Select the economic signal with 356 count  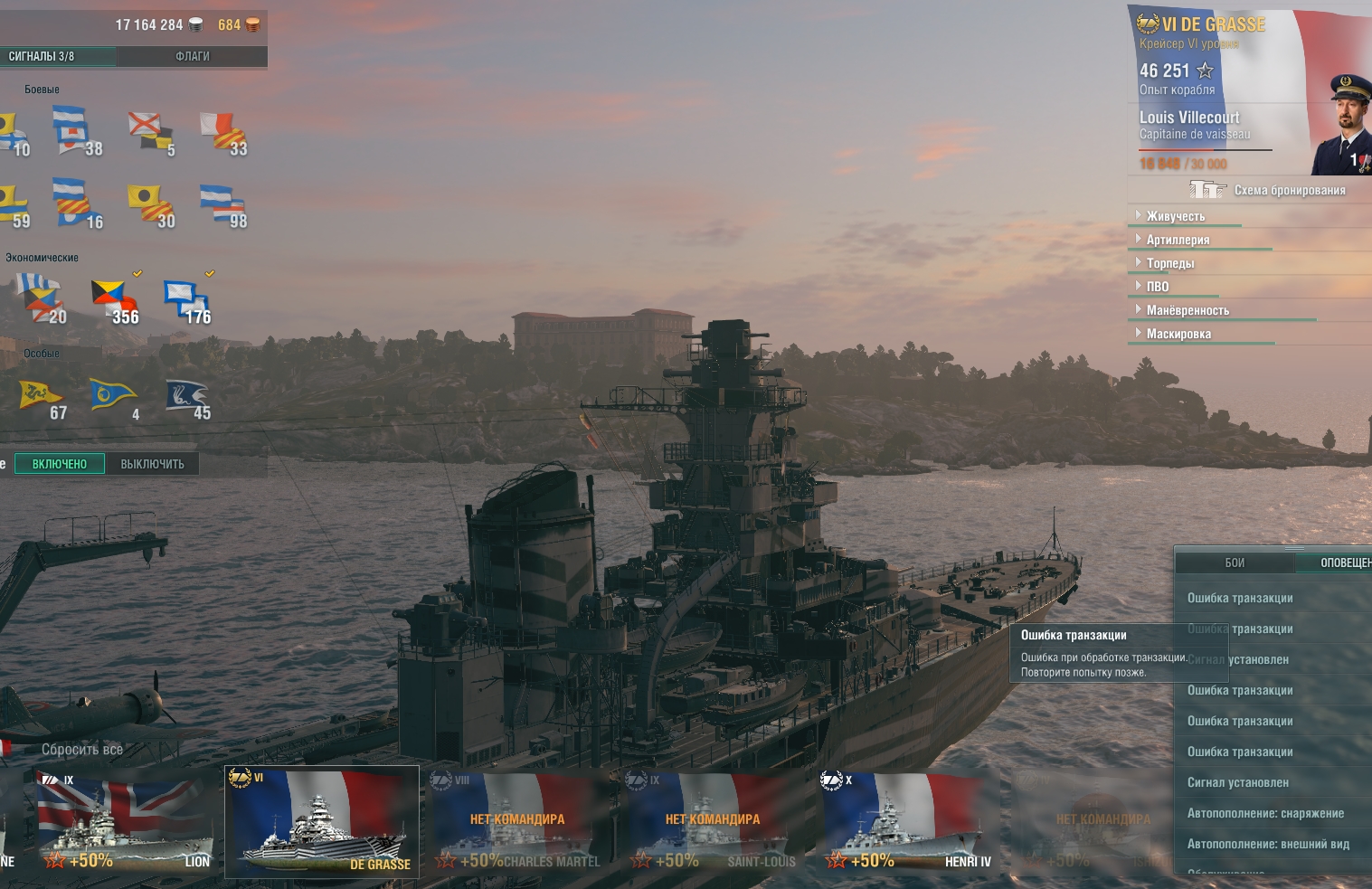tap(114, 300)
